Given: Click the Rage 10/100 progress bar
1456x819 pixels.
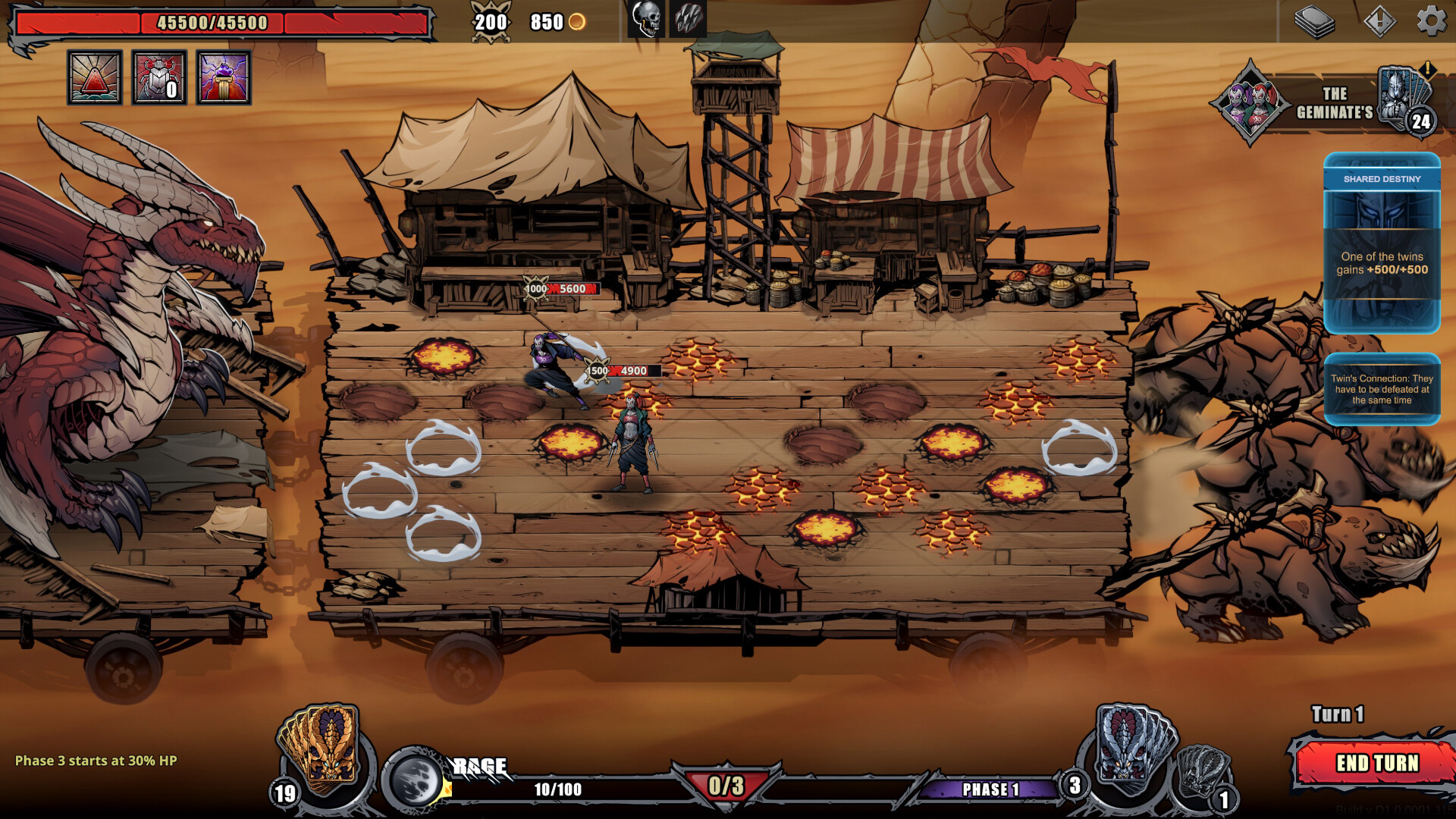Looking at the screenshot, I should 559,788.
